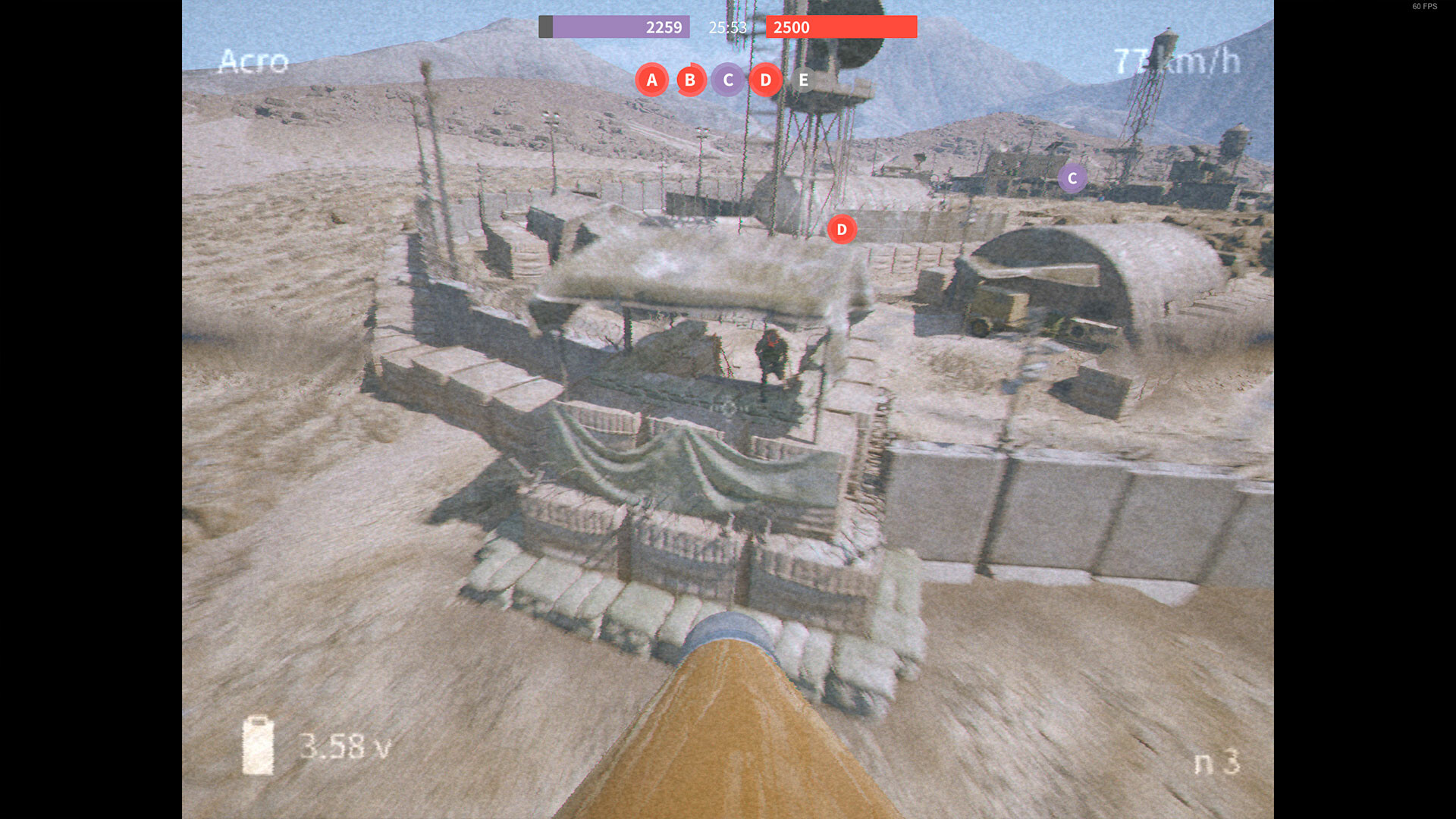Click the dark progress segment of the purple bar

click(547, 27)
